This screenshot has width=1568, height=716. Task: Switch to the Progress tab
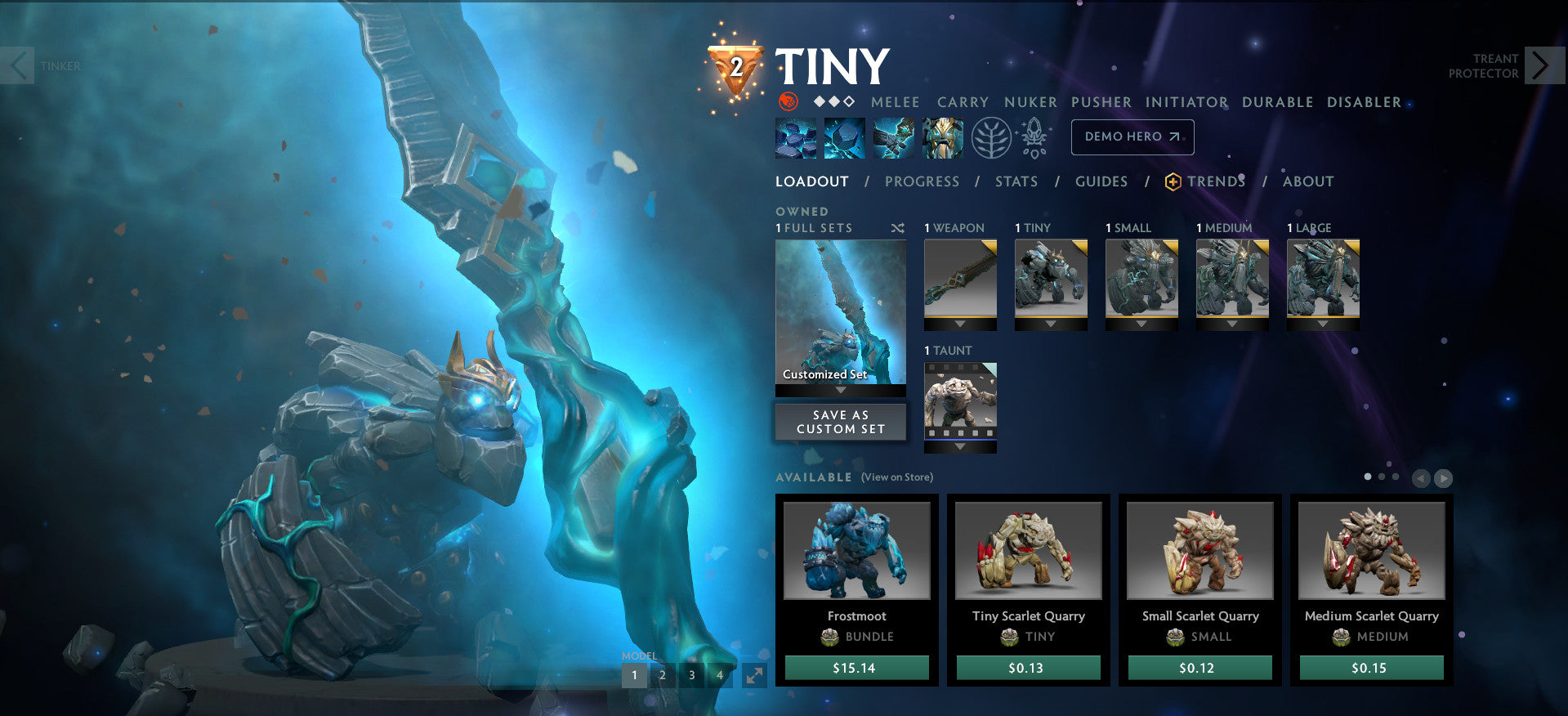(922, 181)
